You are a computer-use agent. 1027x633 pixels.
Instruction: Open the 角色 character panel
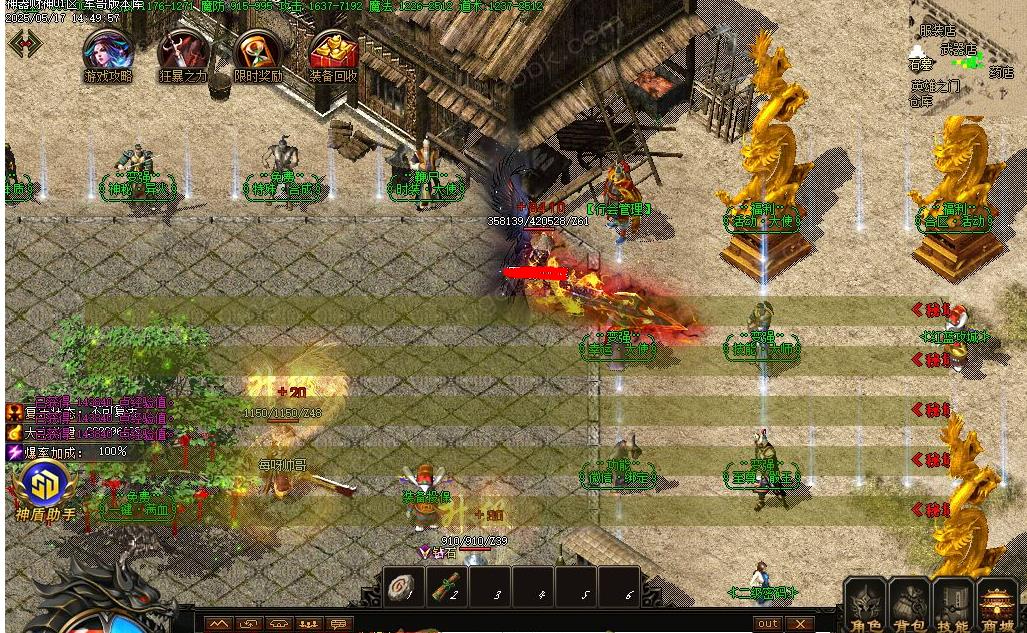coord(866,605)
